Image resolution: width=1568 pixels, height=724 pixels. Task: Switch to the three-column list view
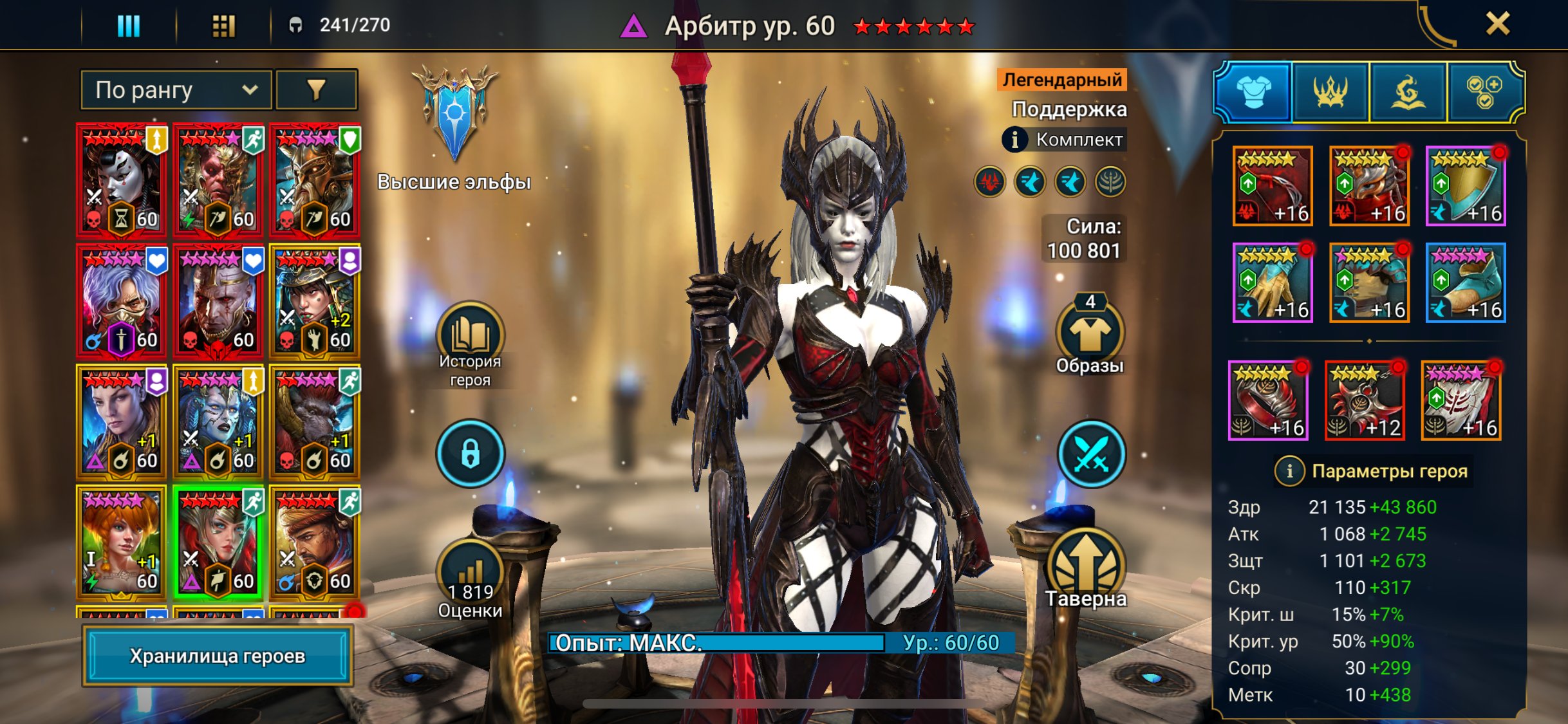pos(128,26)
